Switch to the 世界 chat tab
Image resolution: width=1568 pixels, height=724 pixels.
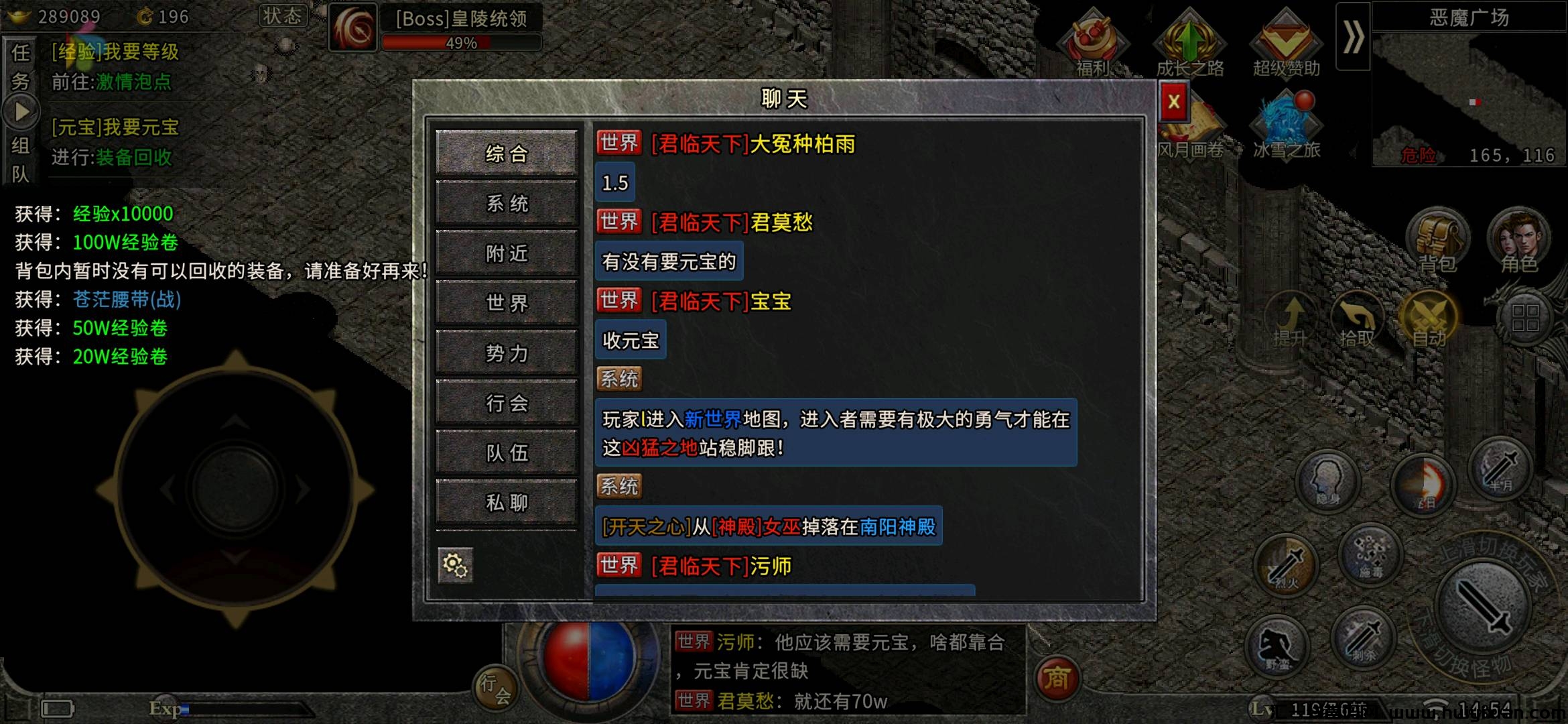pos(507,303)
